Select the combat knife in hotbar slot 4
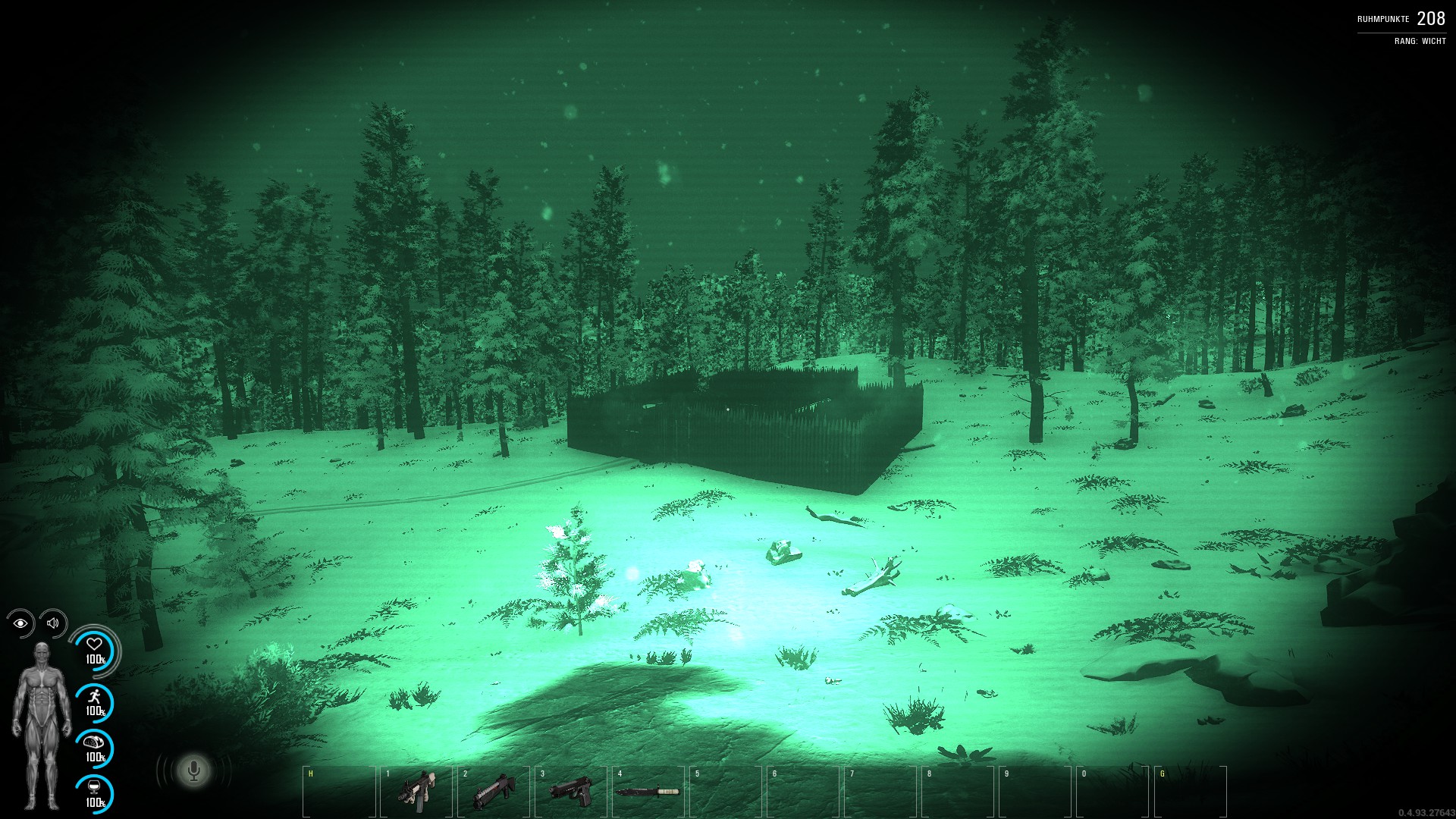The width and height of the screenshot is (1456, 819). [x=647, y=792]
